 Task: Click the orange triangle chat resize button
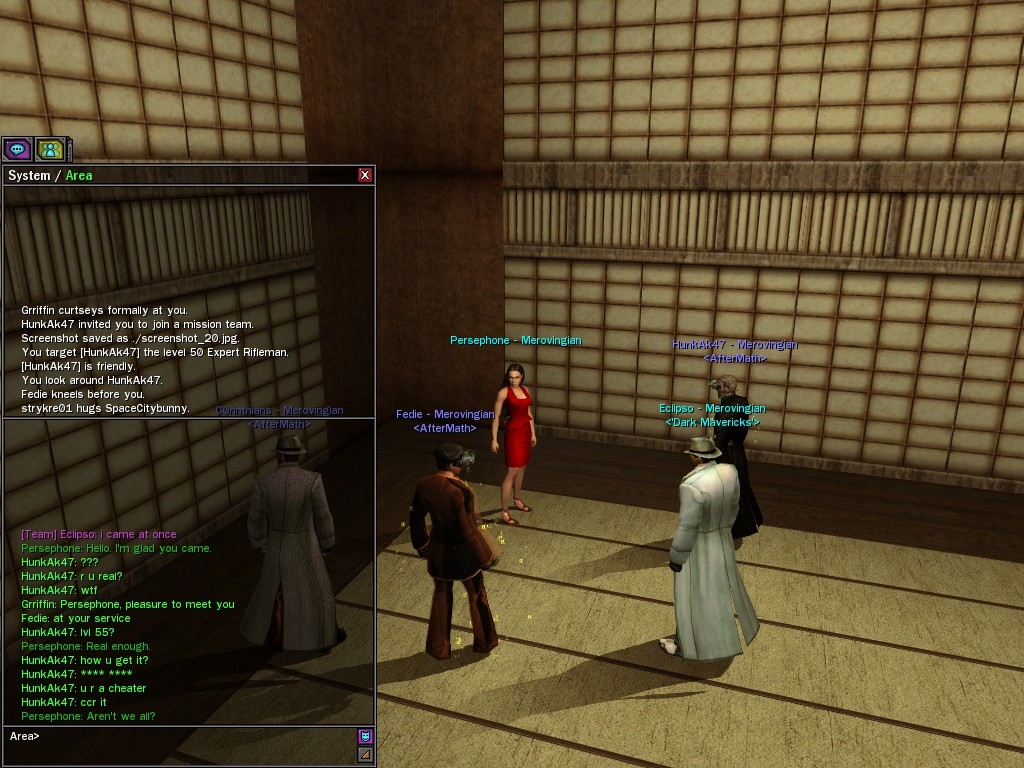click(x=365, y=754)
